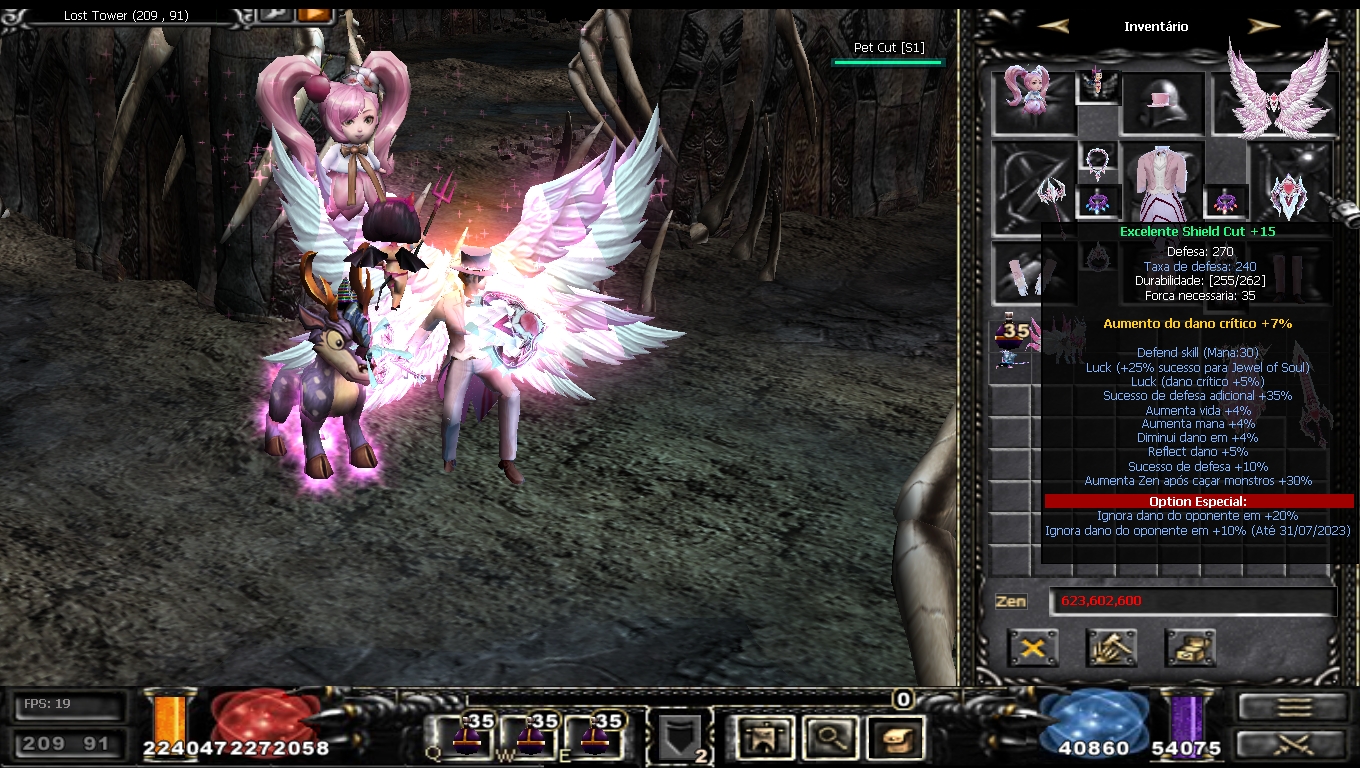Use the Q hotkey potion slot
The width and height of the screenshot is (1360, 768).
click(465, 737)
